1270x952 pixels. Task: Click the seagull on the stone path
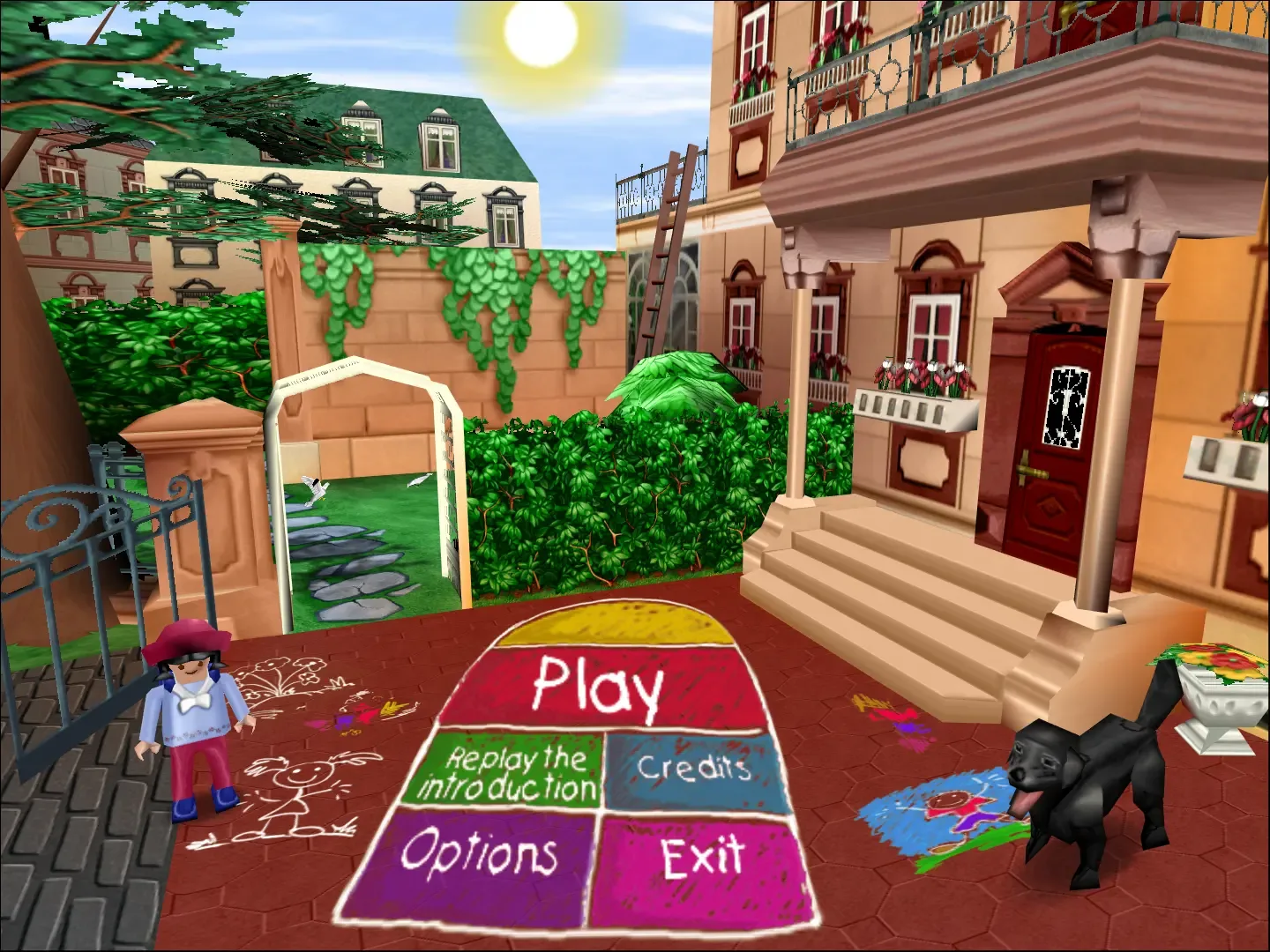pos(313,487)
